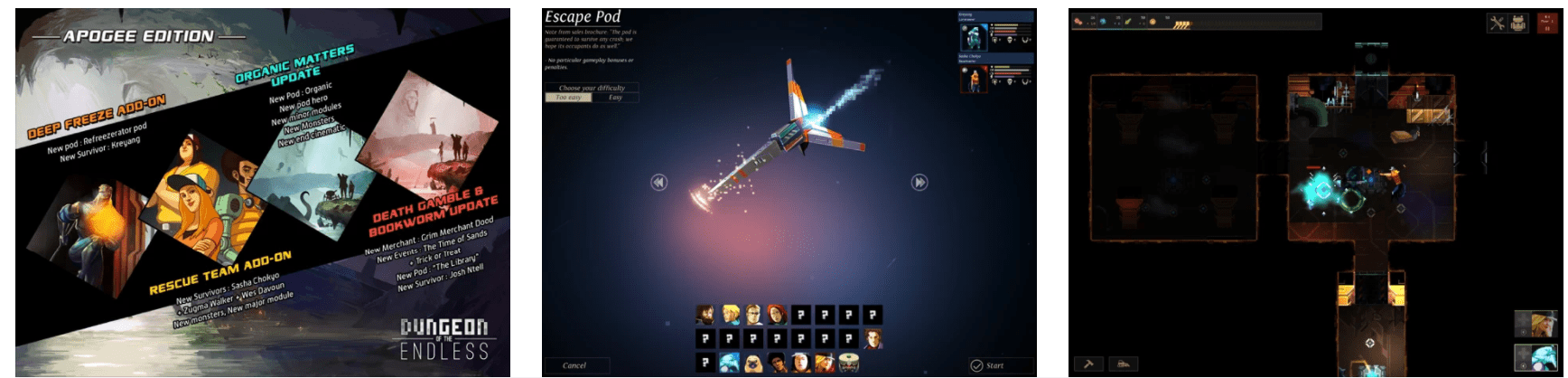Viewport: 1568px width, 378px height.
Task: Click the teal armored hero team card
Action: pos(974,36)
